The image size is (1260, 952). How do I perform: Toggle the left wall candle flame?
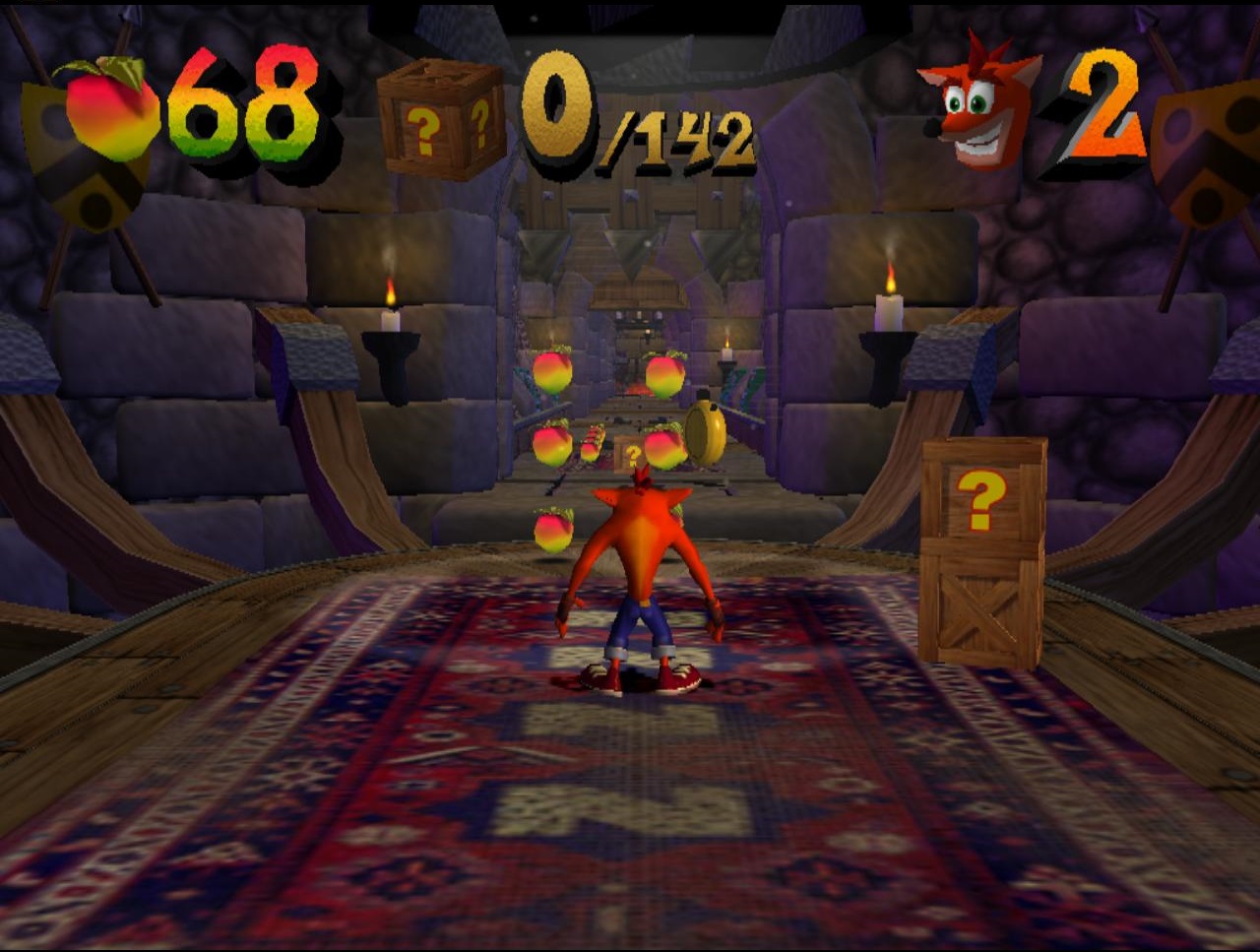coord(392,290)
